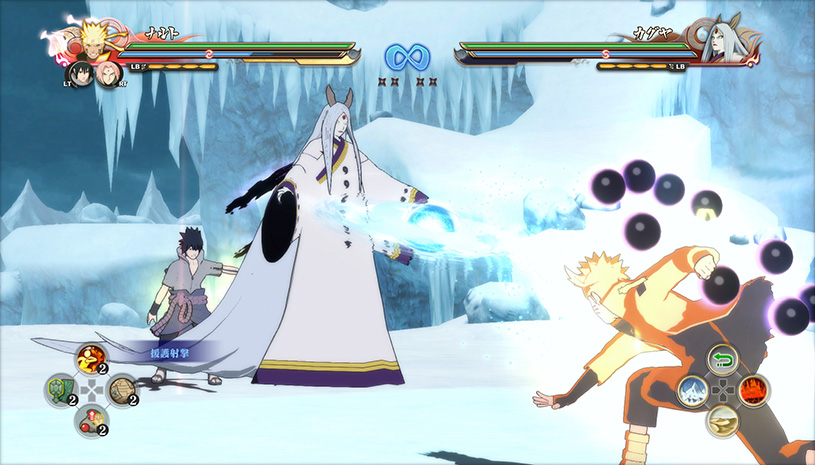Select Sakura's support character portrait
Image resolution: width=815 pixels, height=465 pixels.
pyautogui.click(x=108, y=75)
